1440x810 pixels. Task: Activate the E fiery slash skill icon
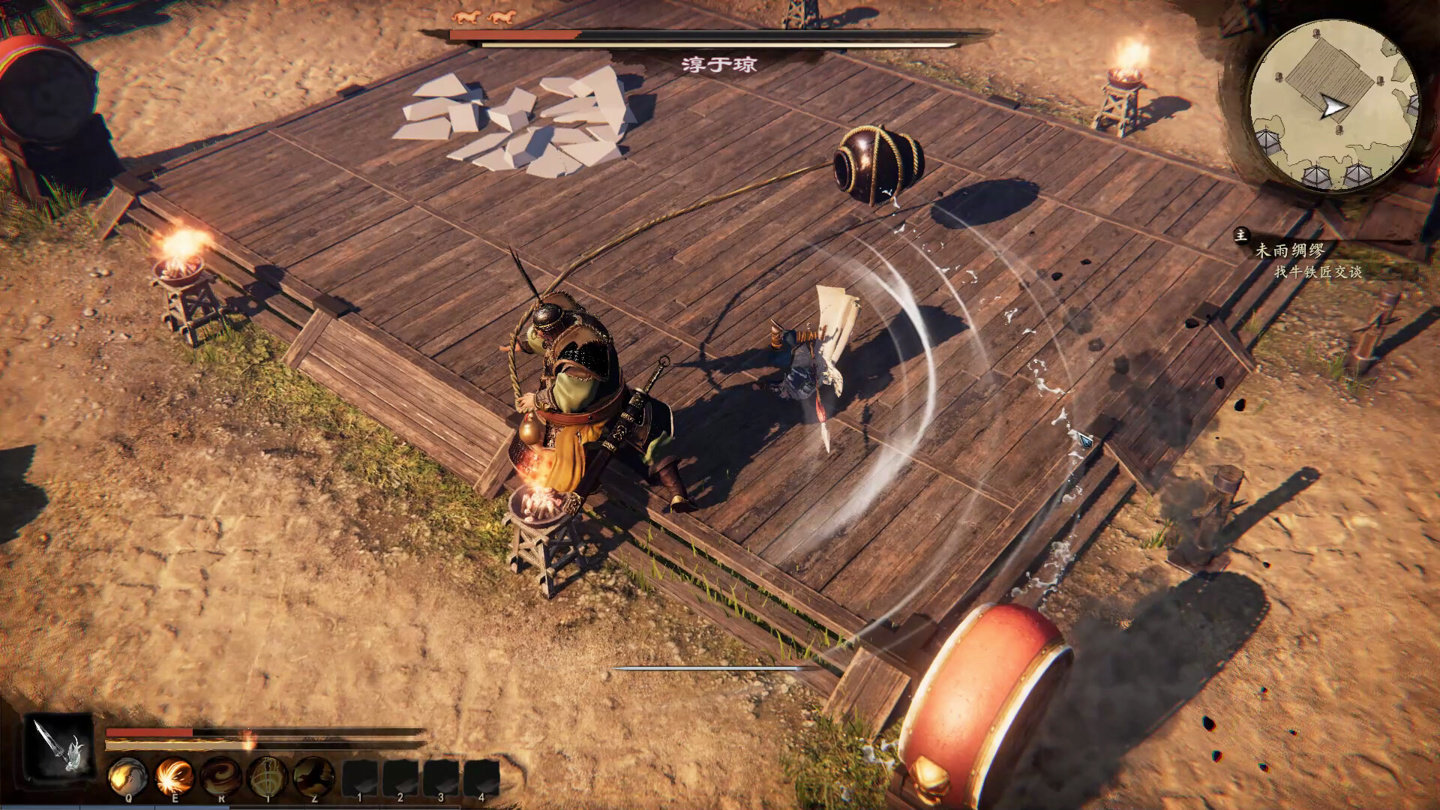tap(175, 776)
